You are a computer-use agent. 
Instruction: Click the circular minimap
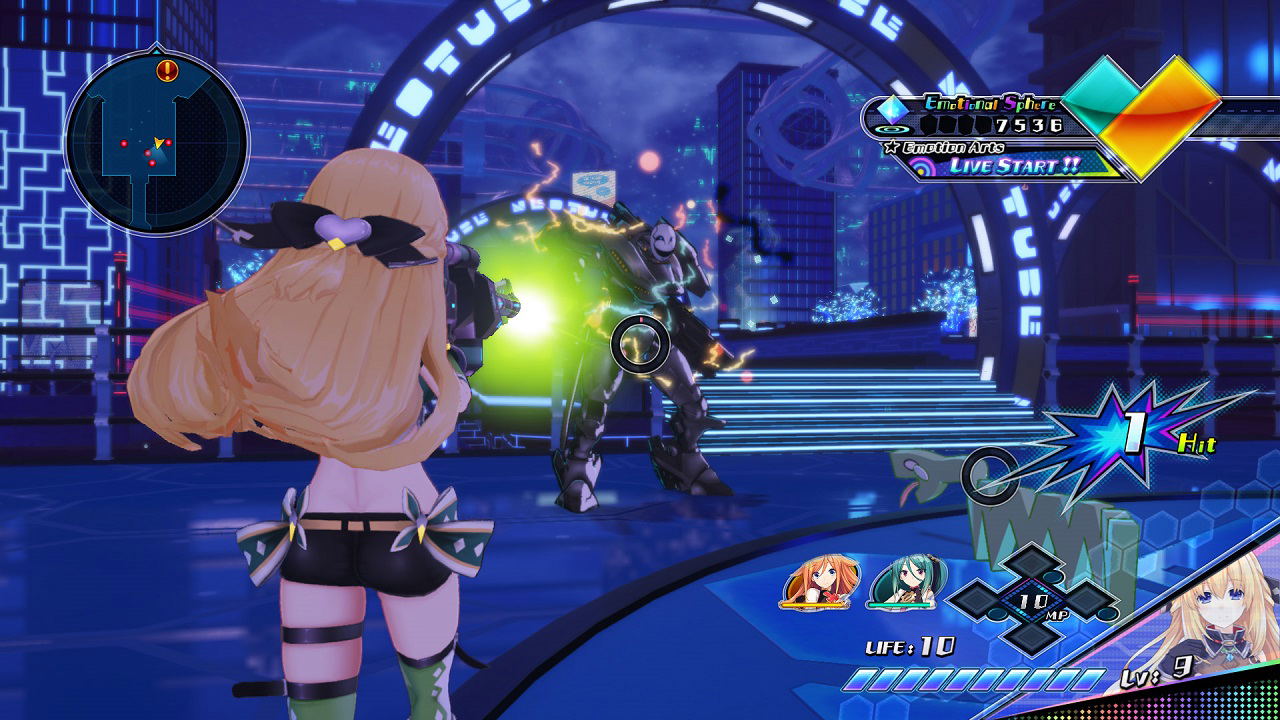(156, 142)
